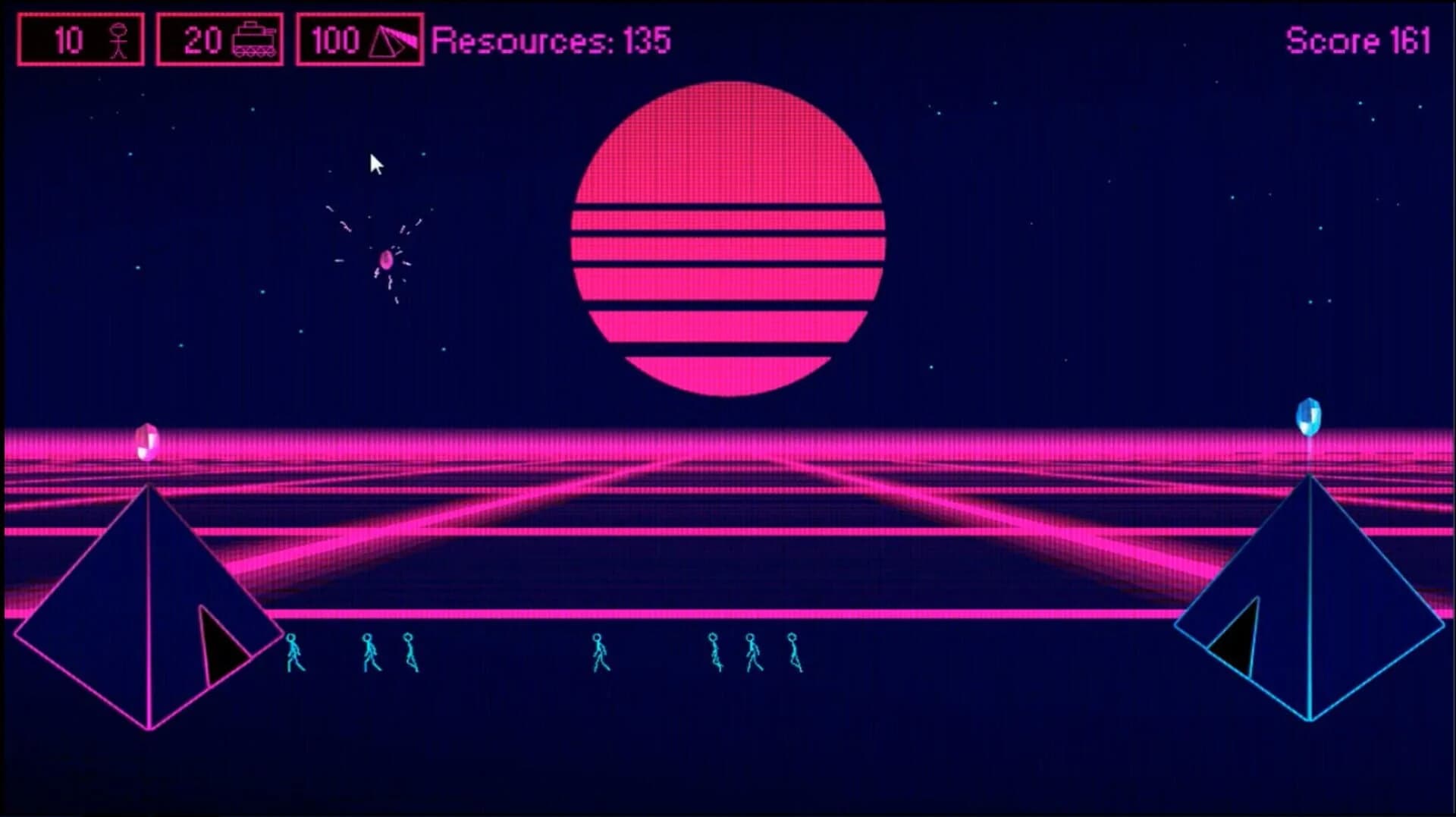Click the stickman icon inside the 10 button

118,39
